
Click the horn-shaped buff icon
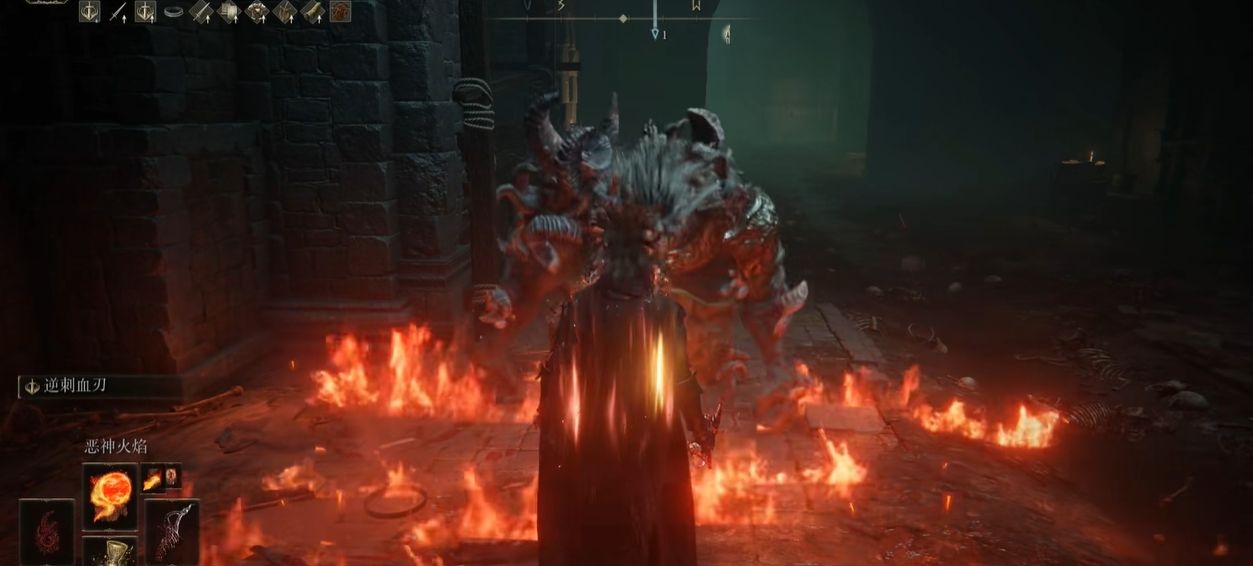pyautogui.click(x=313, y=11)
